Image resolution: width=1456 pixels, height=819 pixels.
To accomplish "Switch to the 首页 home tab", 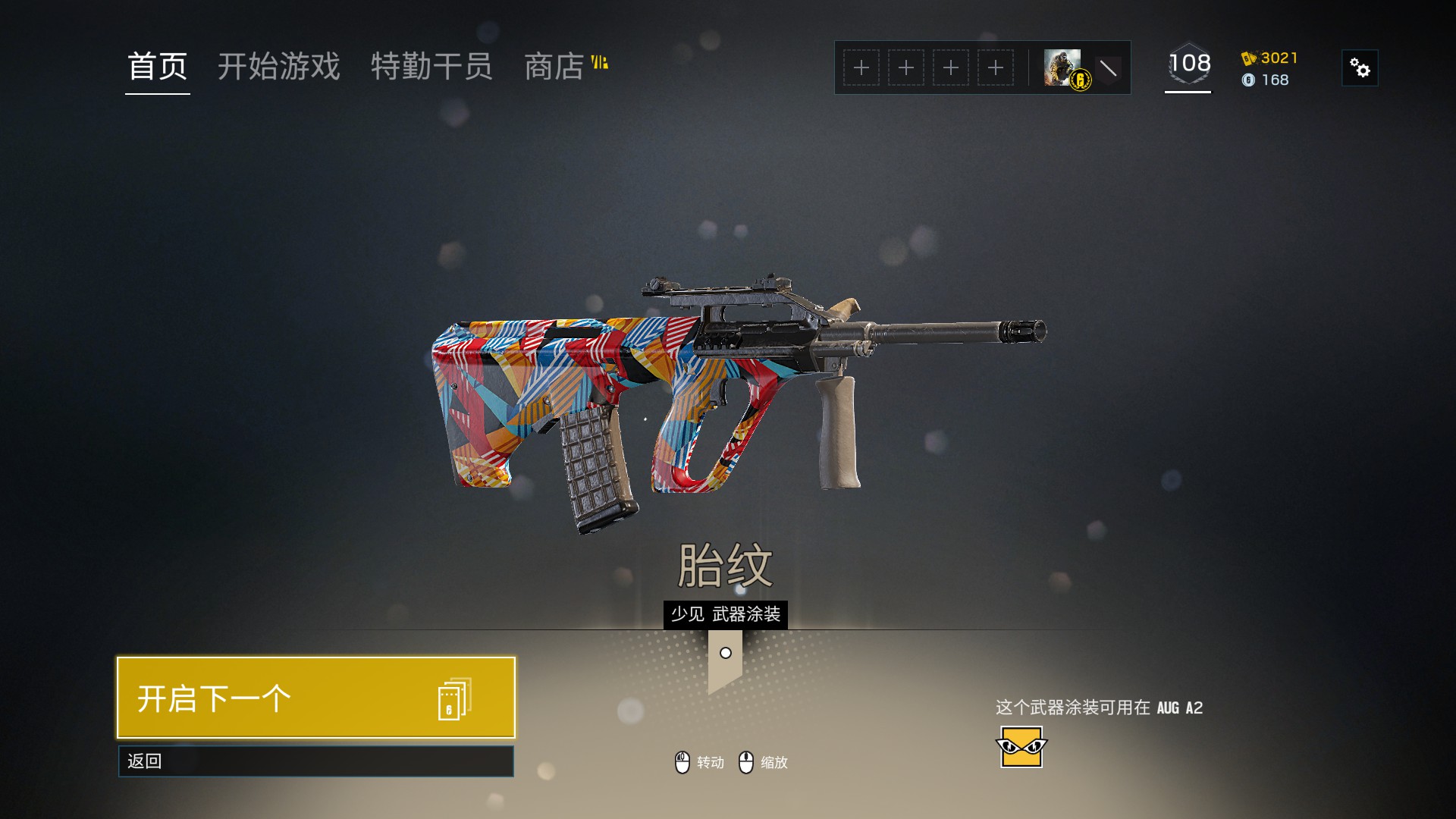I will [x=158, y=67].
